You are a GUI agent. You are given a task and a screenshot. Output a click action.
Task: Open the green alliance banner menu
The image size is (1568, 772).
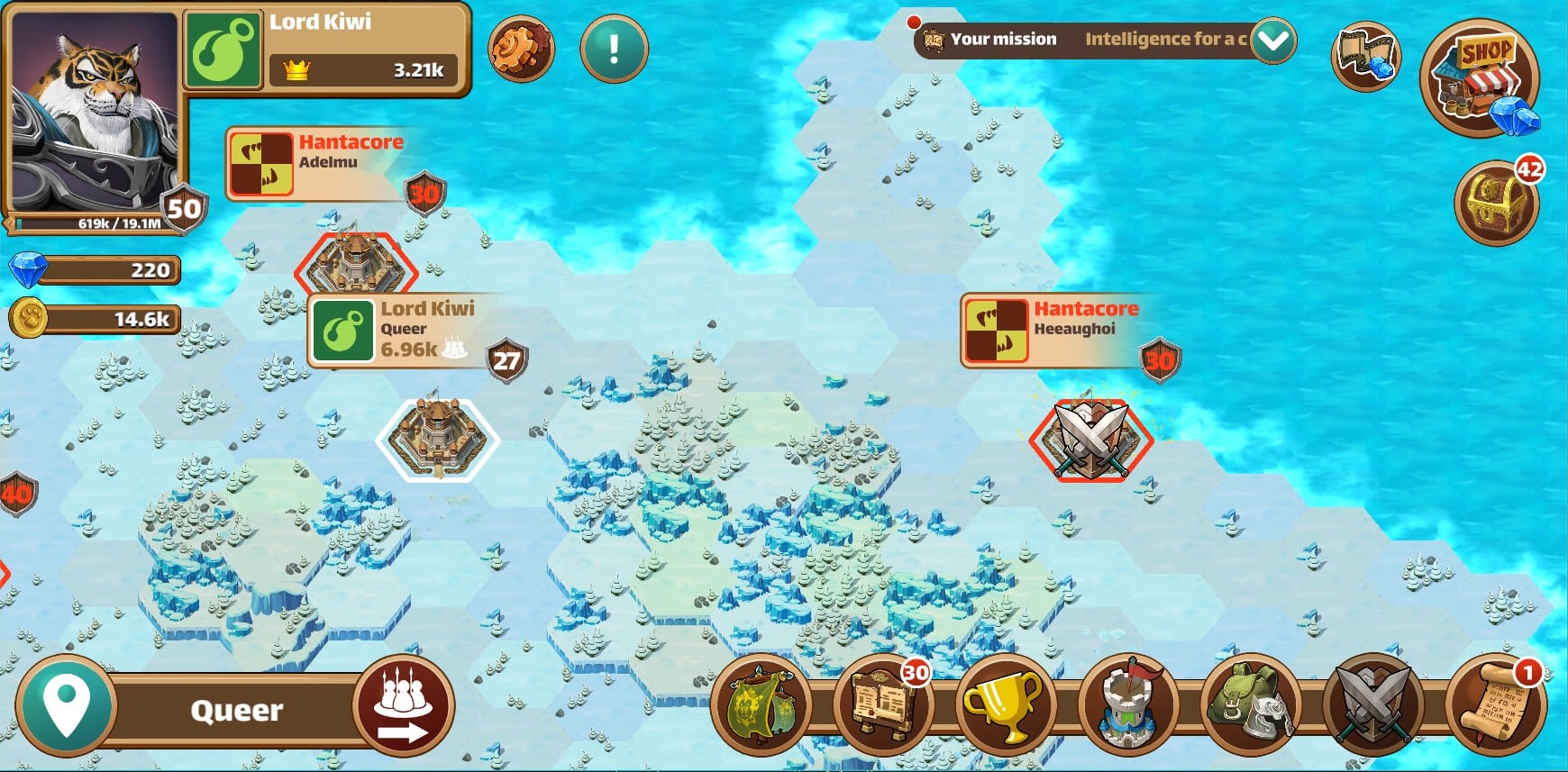coord(761,707)
